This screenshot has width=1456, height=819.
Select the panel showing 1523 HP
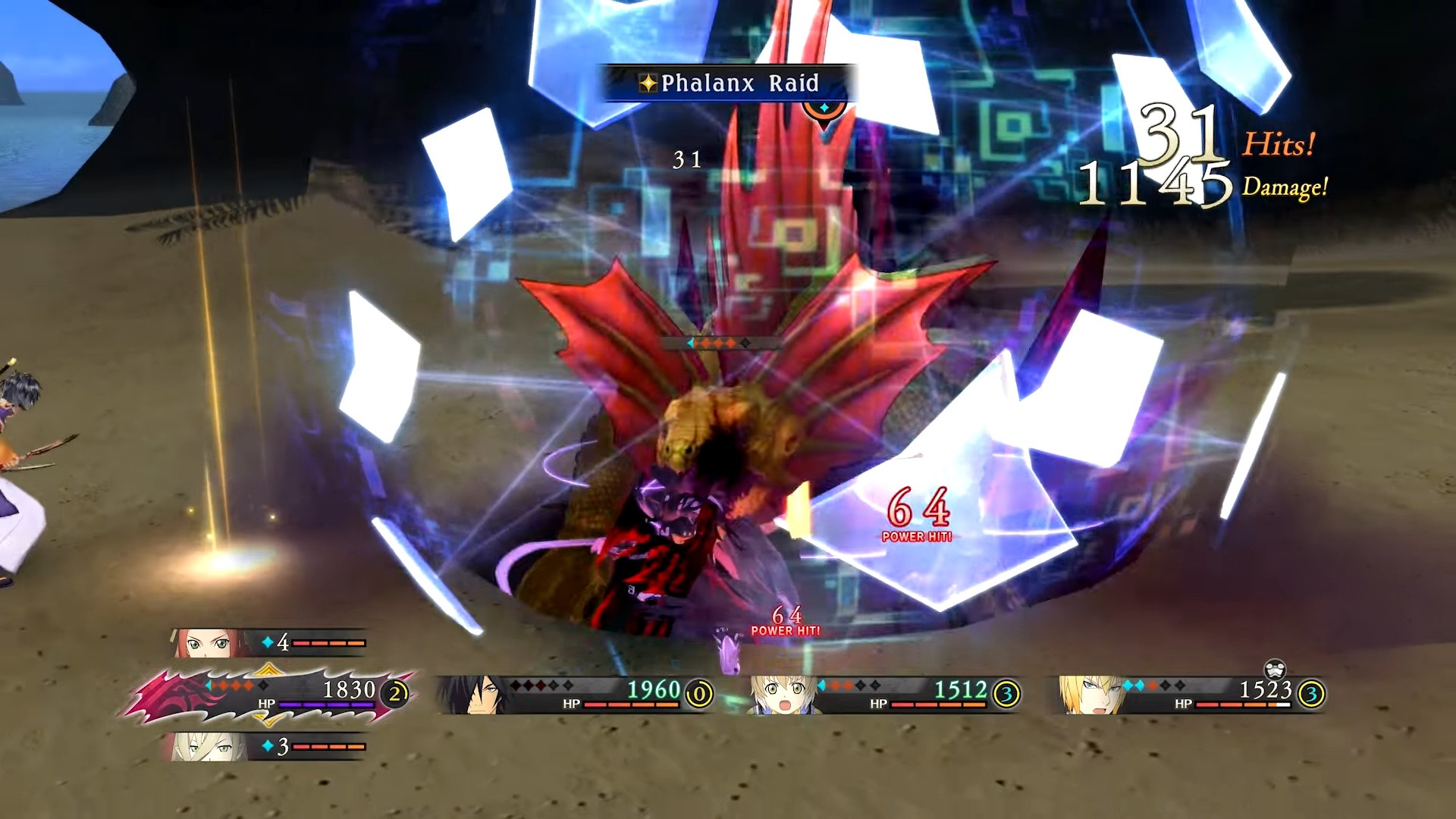point(1192,694)
